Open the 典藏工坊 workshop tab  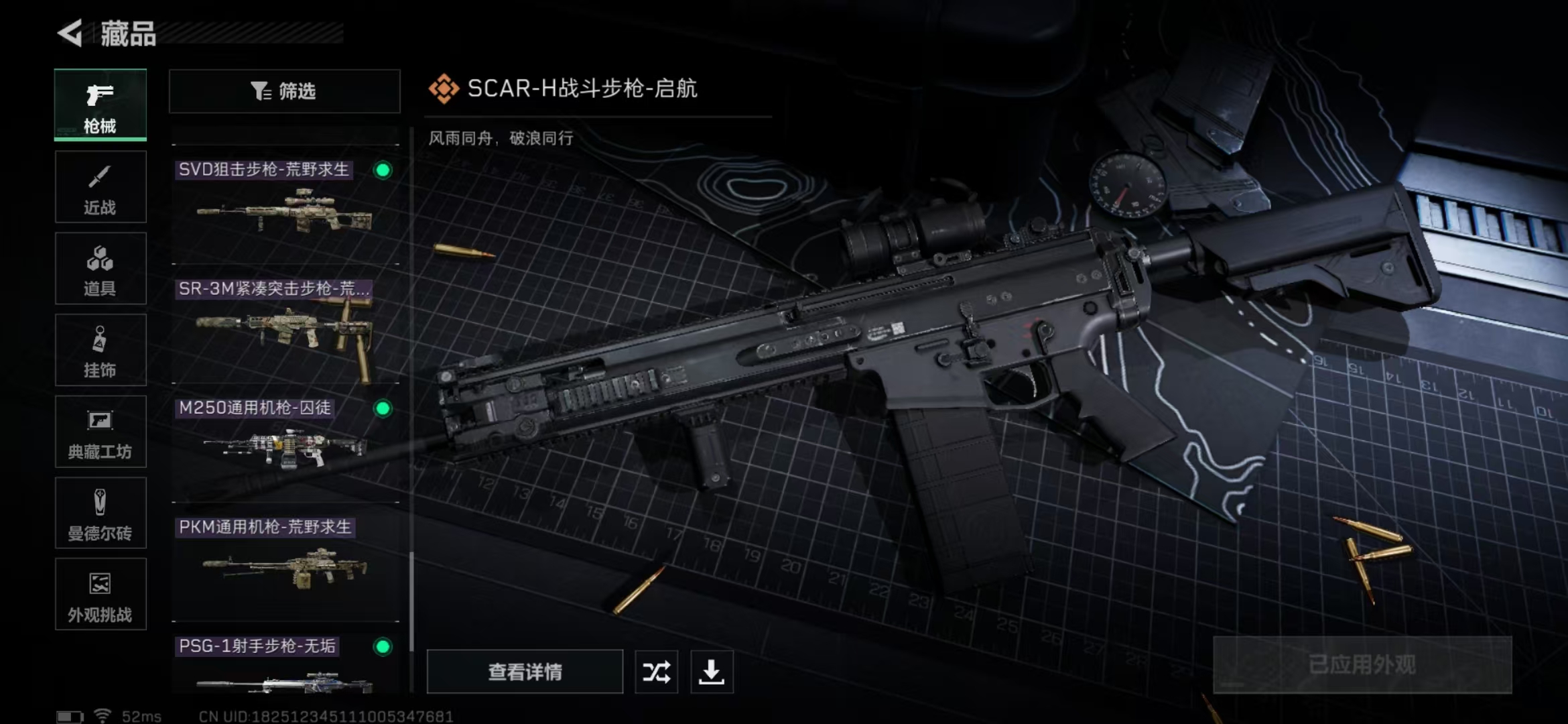[101, 432]
